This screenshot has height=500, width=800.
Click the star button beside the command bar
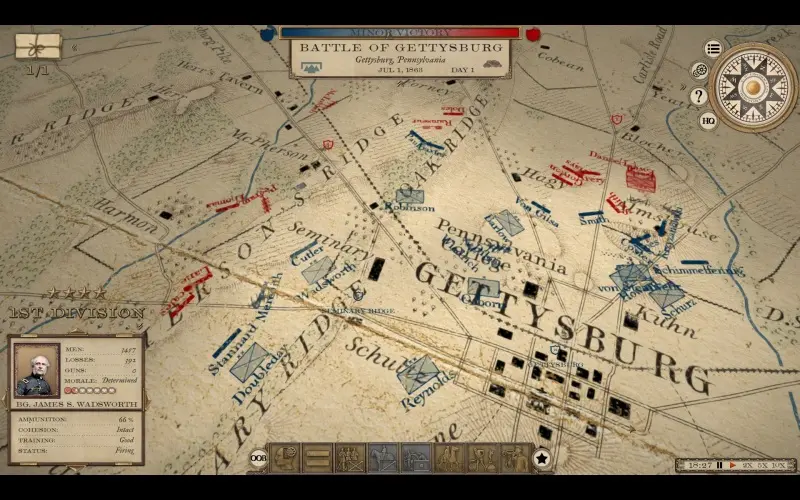pyautogui.click(x=541, y=459)
